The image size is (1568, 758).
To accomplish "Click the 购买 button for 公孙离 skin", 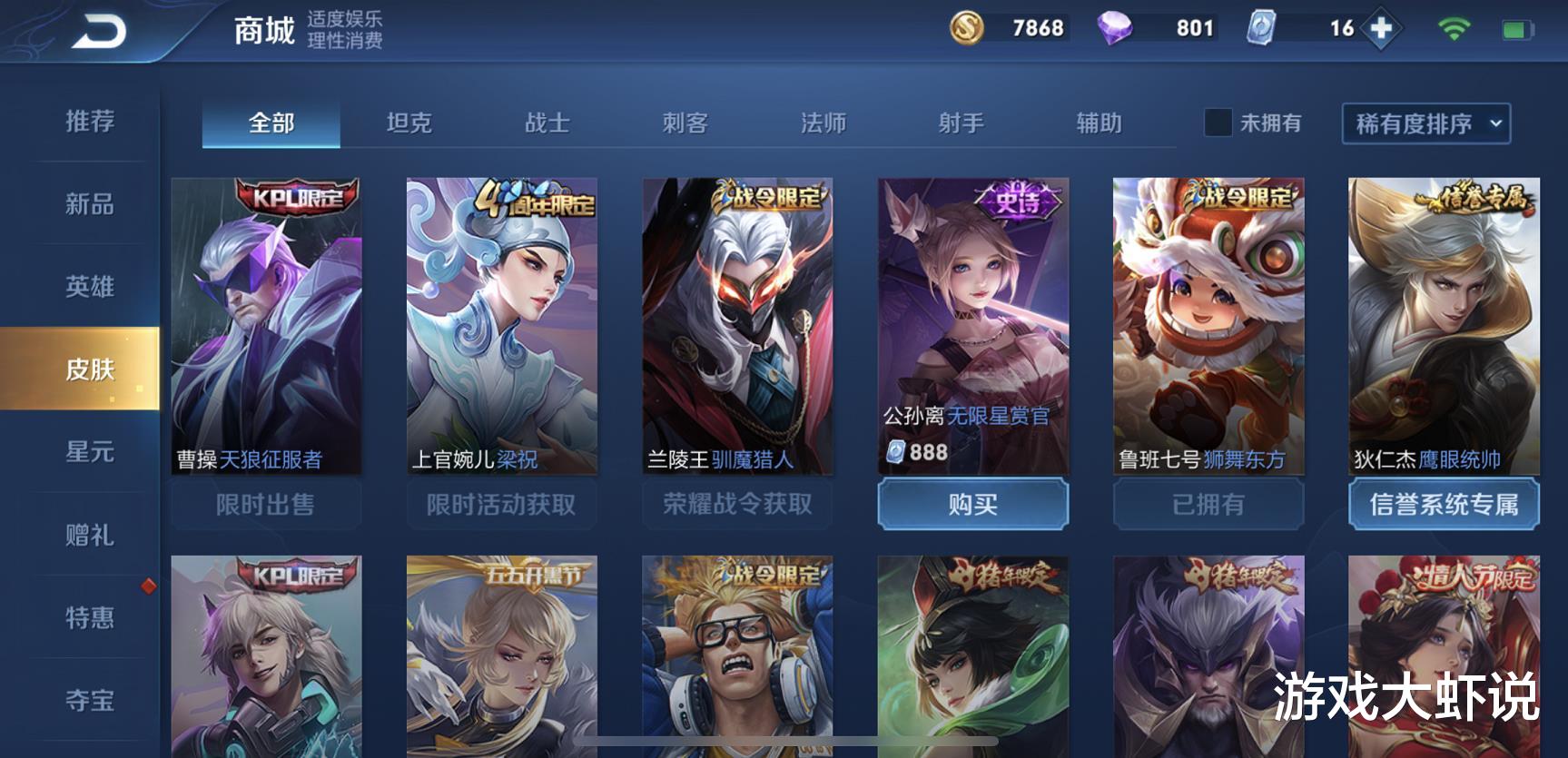I will tap(971, 504).
